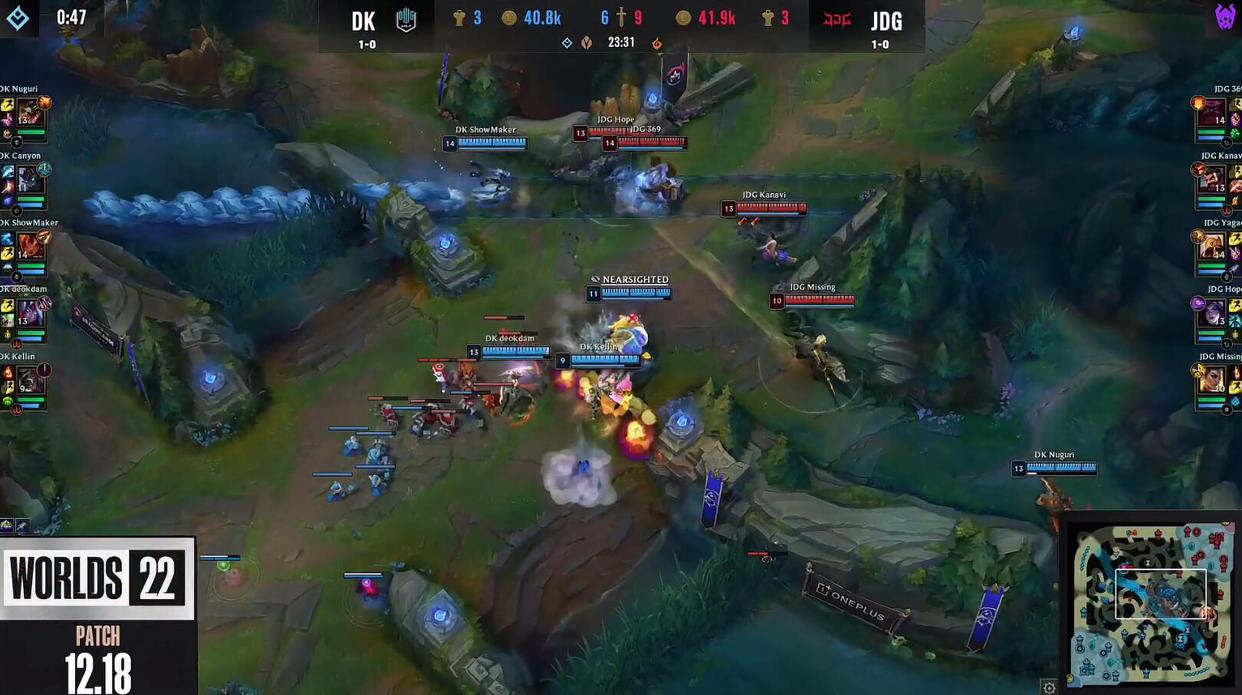Click the JDG team logo on scoreboard
1242x695 pixels.
click(836, 20)
